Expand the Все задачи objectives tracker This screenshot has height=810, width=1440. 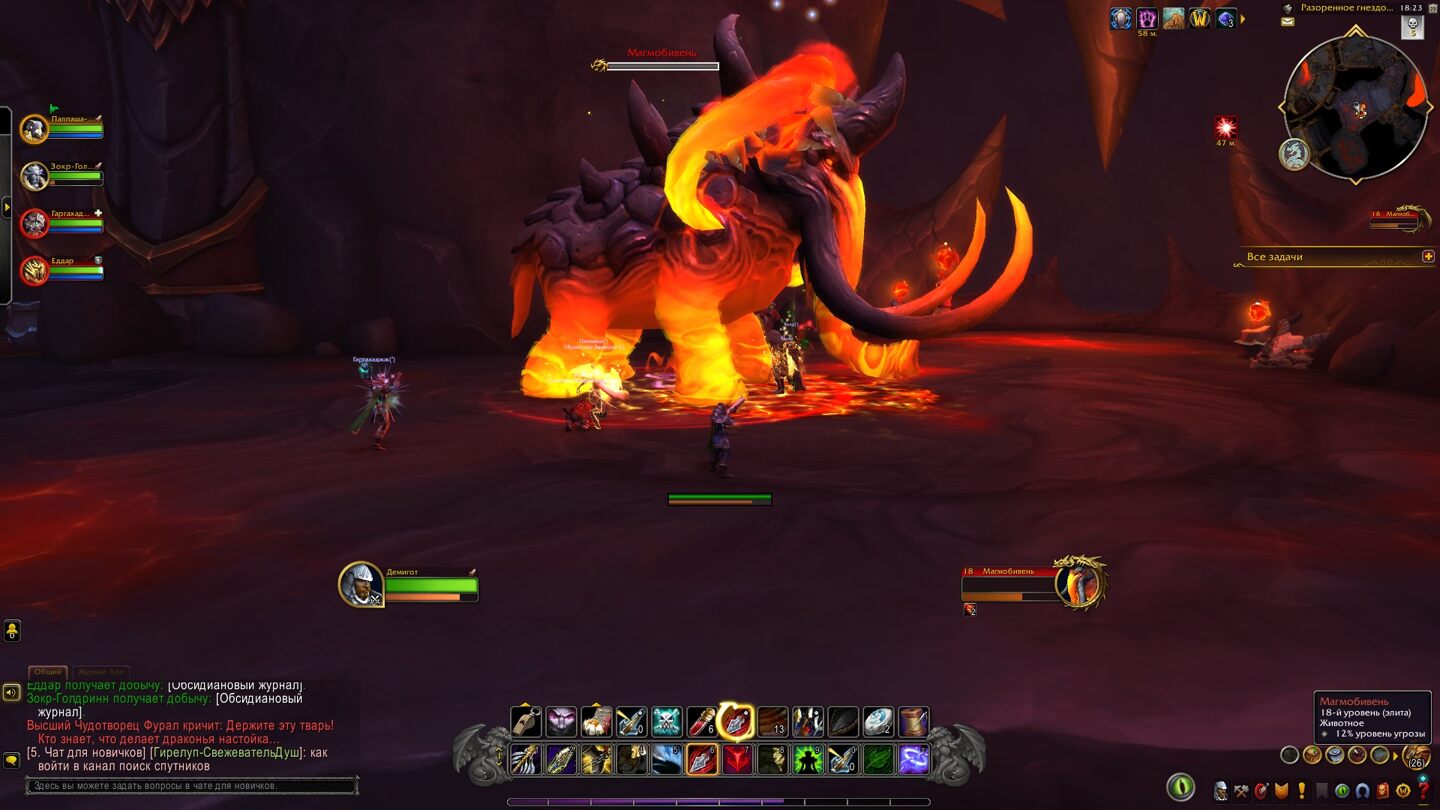pos(1428,257)
